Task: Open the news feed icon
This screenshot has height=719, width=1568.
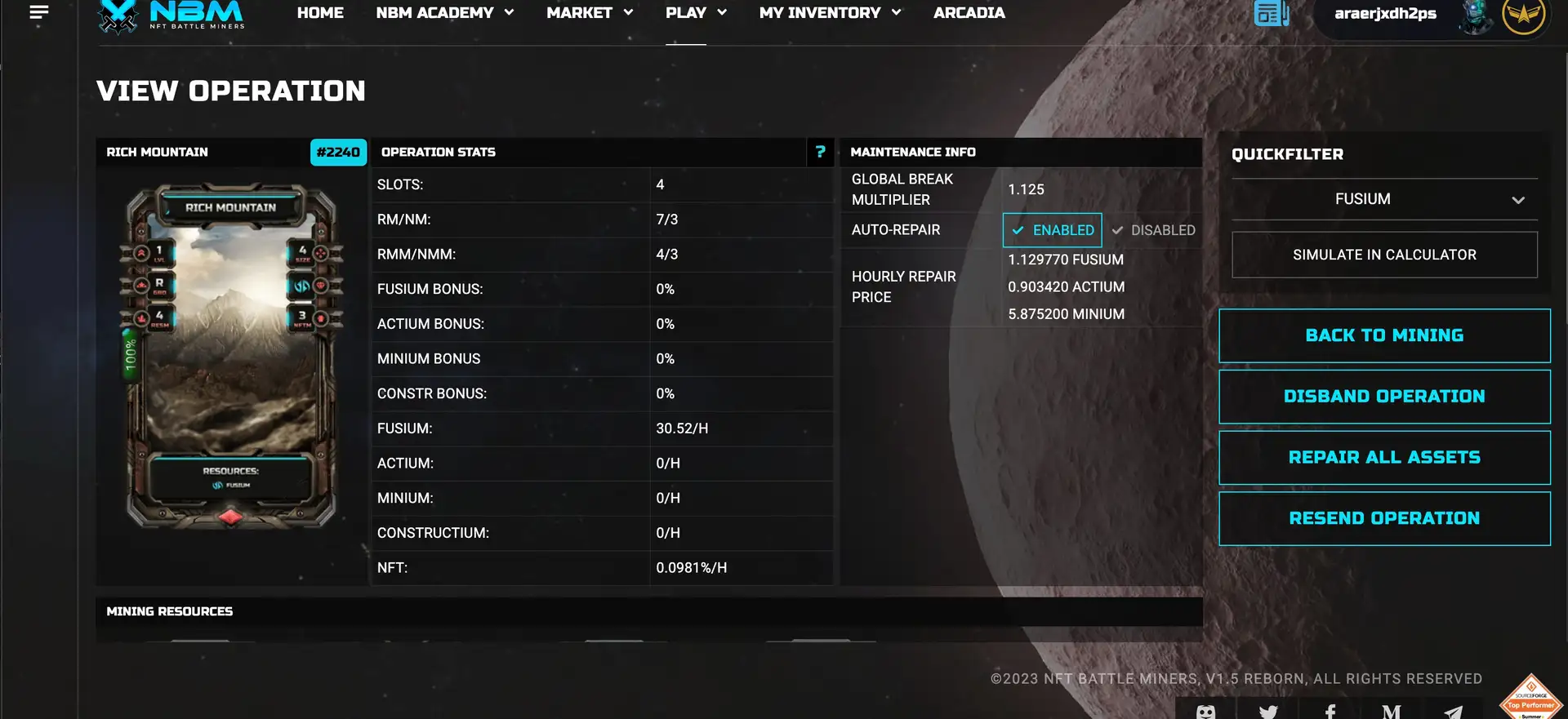Action: [1271, 13]
